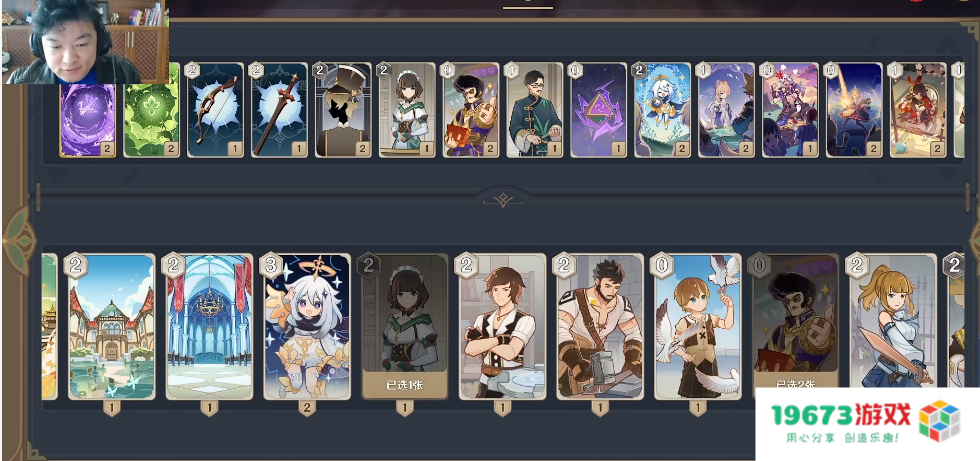Add the Paimon card costing three
The image size is (980, 461).
click(x=307, y=327)
